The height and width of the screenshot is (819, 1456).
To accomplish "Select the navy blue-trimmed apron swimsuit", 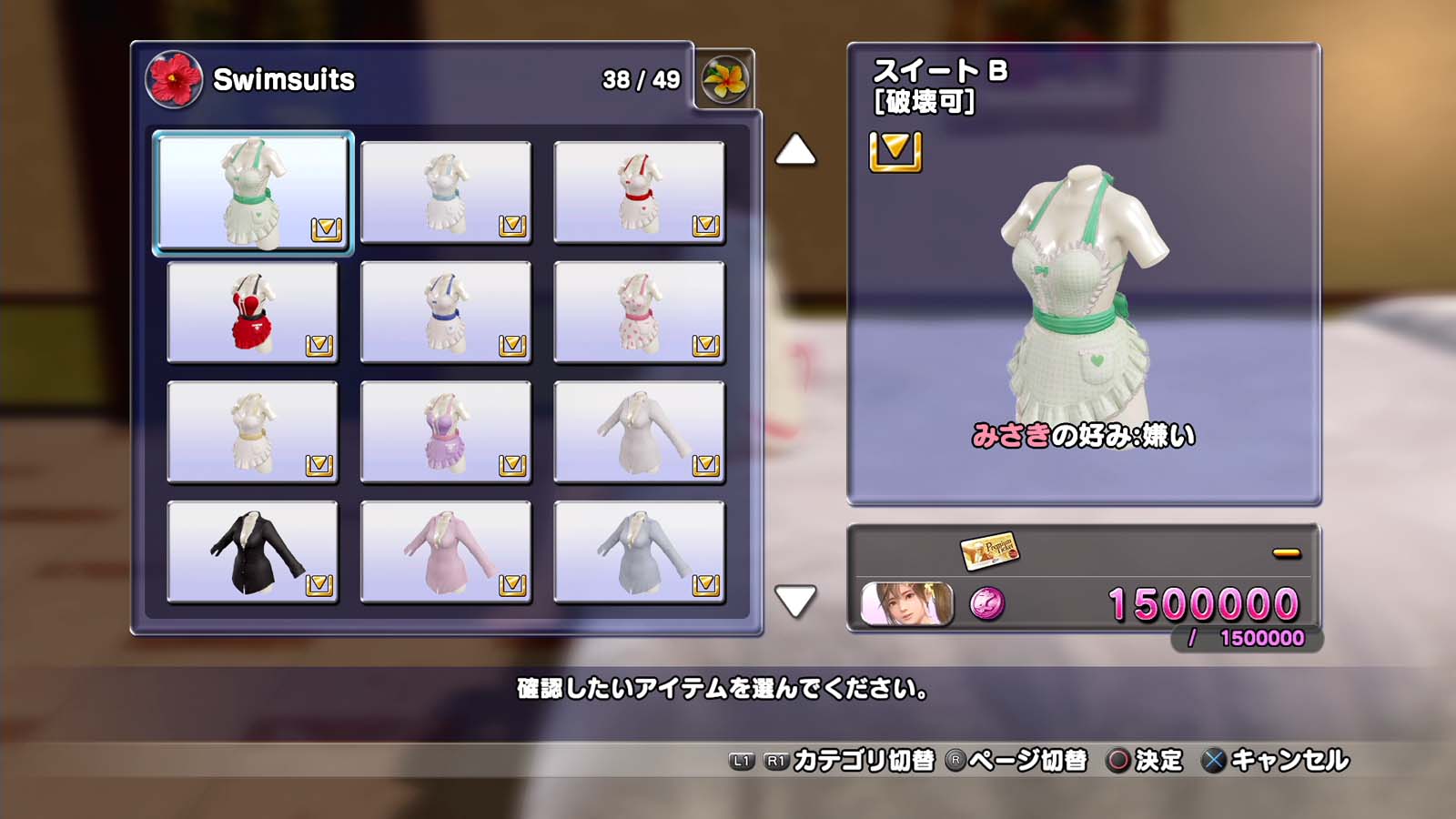I will point(446,312).
